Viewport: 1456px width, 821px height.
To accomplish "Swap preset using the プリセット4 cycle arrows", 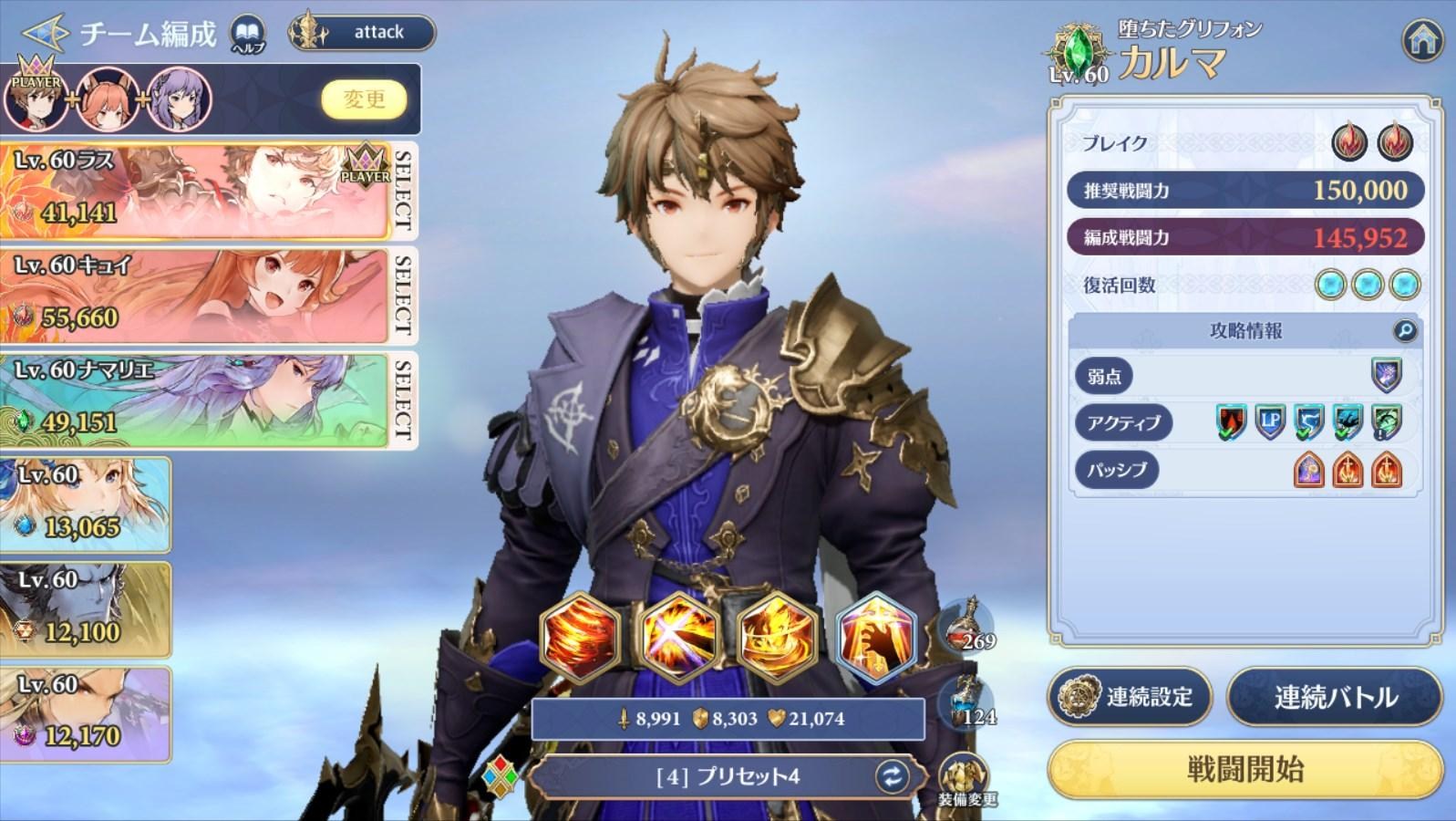I will tap(891, 776).
